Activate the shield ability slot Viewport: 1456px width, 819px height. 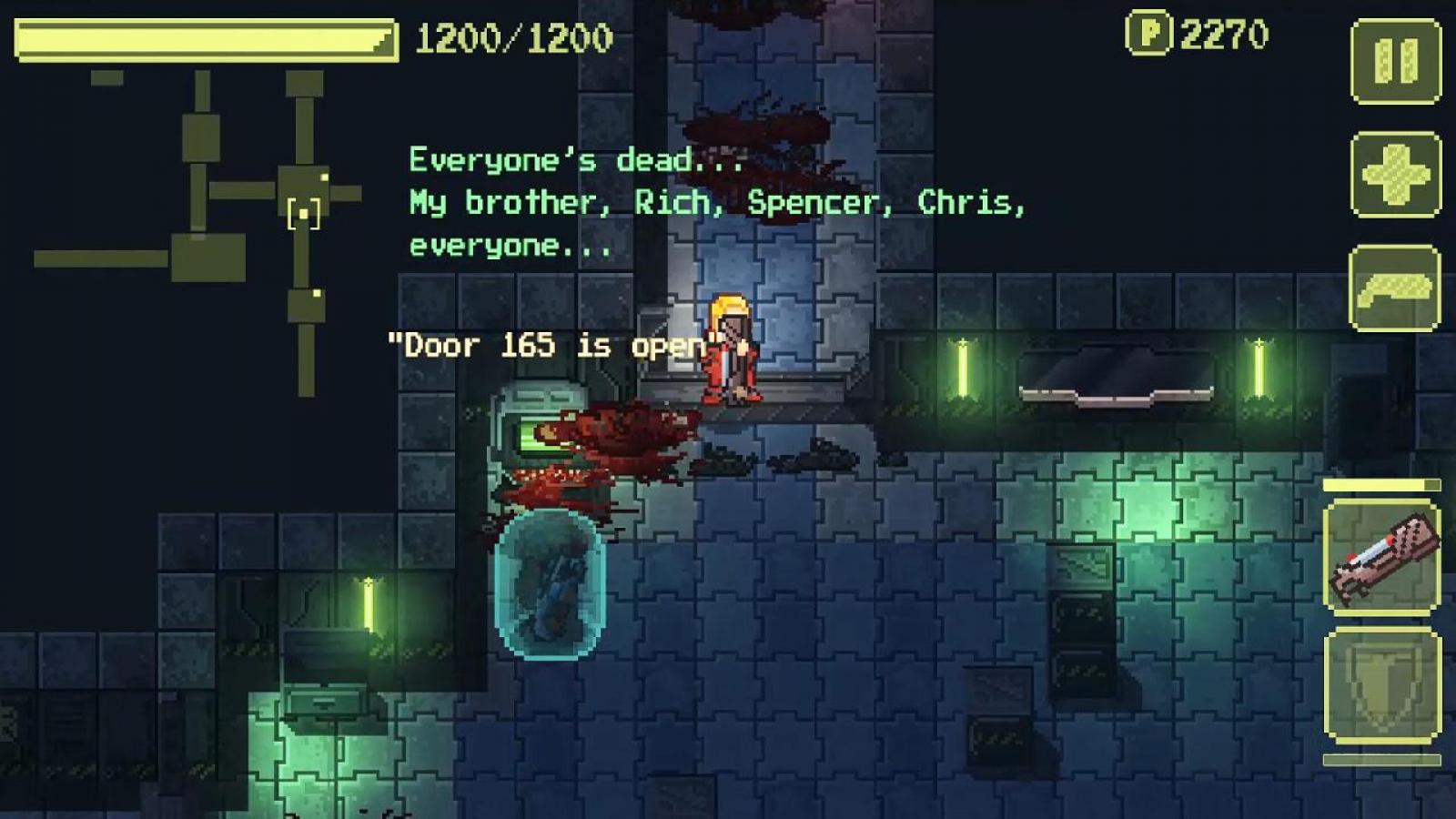(1381, 685)
